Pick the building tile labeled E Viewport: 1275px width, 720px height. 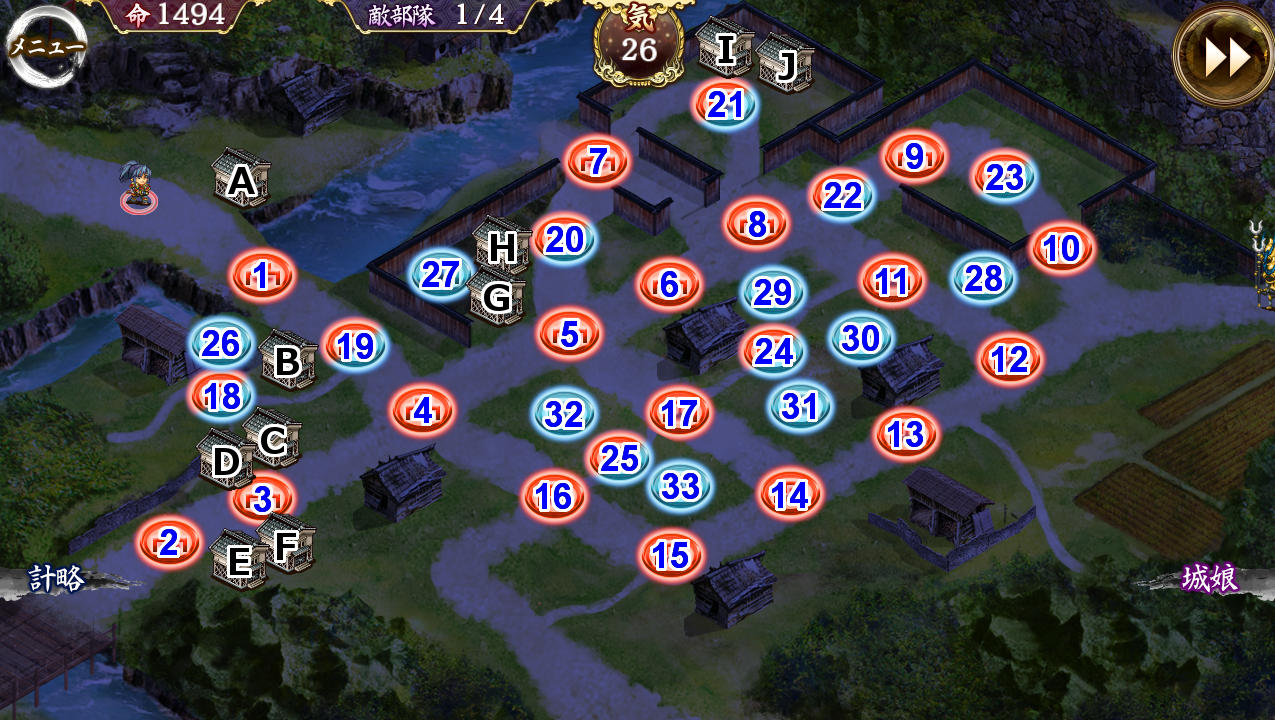[239, 560]
